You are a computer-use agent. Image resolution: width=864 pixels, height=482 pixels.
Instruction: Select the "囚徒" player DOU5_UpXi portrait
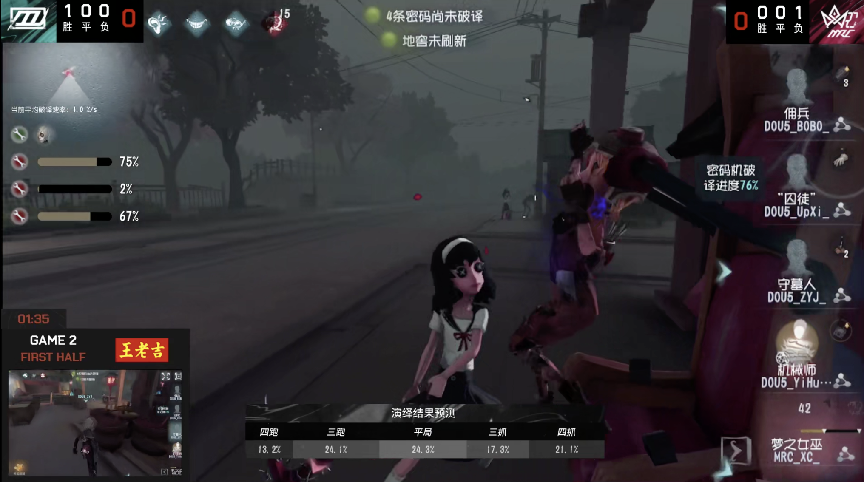[797, 170]
